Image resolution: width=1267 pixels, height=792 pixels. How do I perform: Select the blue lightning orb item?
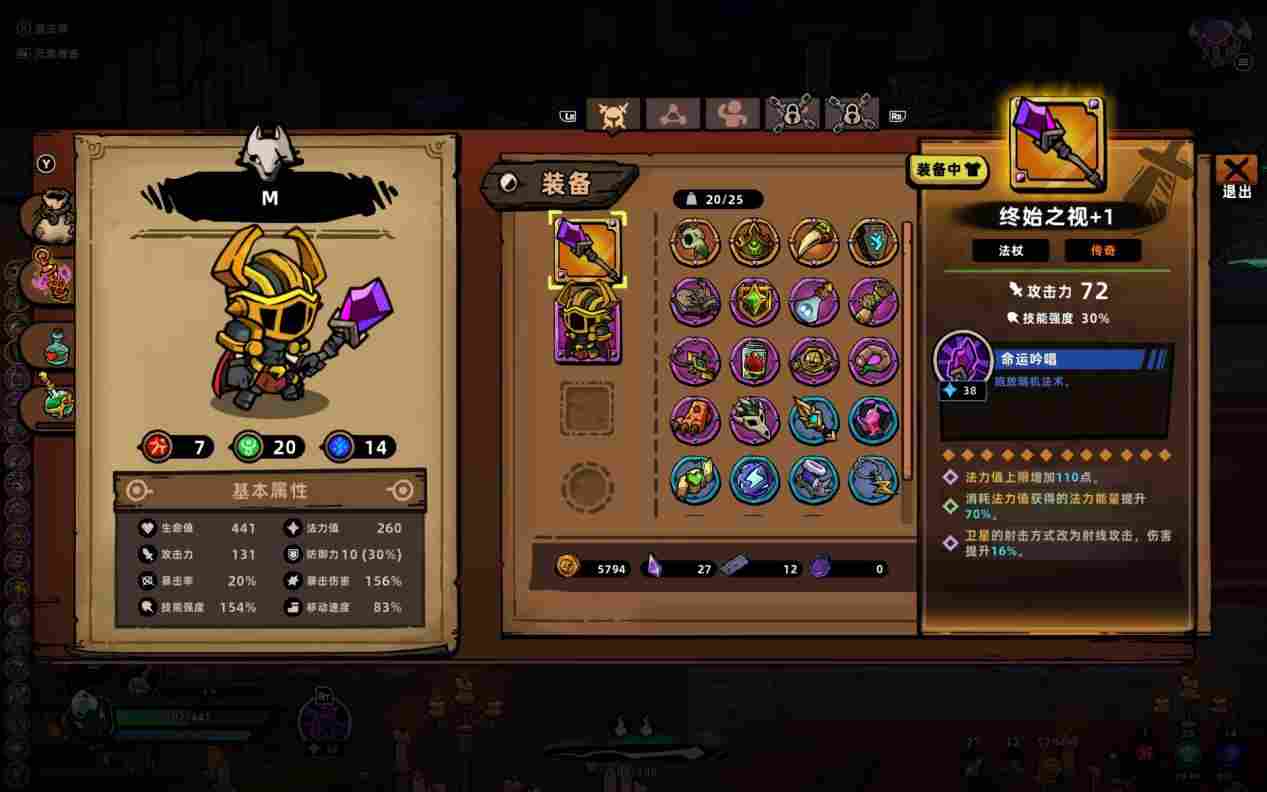(x=753, y=479)
